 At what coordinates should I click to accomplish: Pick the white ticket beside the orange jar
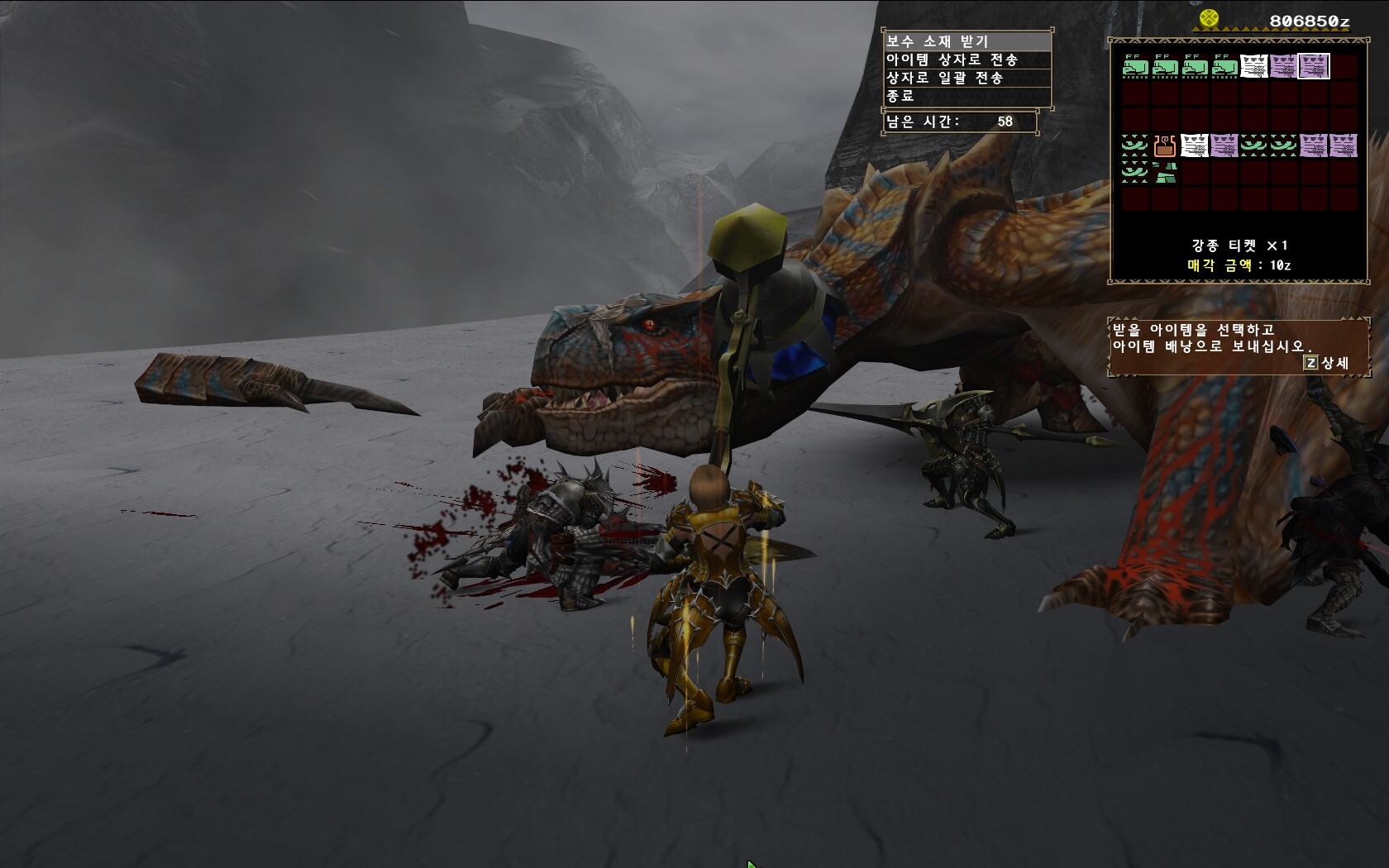[x=1194, y=146]
